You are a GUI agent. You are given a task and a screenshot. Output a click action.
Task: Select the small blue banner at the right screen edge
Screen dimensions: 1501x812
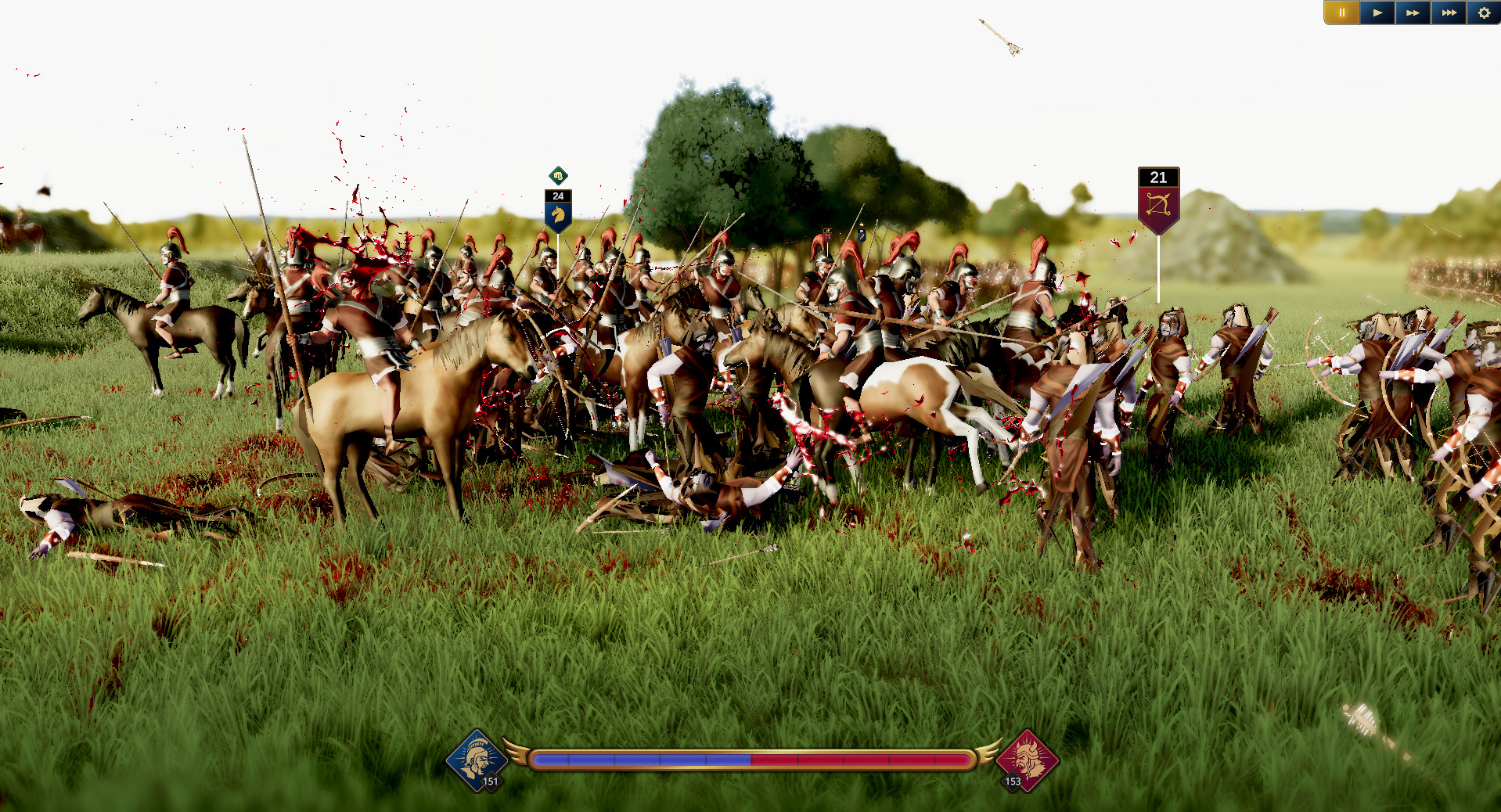(861, 237)
